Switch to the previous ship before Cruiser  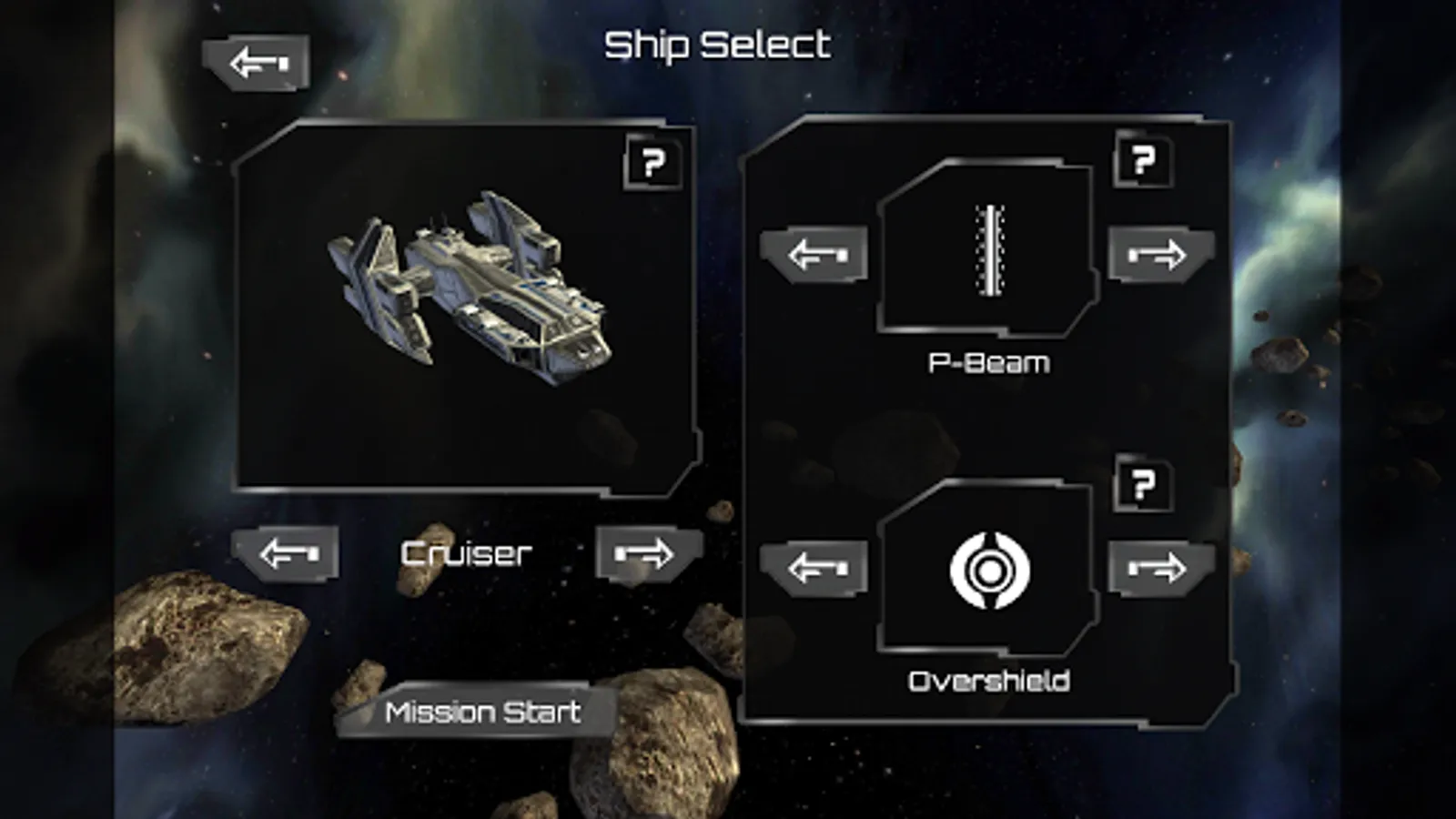(287, 553)
